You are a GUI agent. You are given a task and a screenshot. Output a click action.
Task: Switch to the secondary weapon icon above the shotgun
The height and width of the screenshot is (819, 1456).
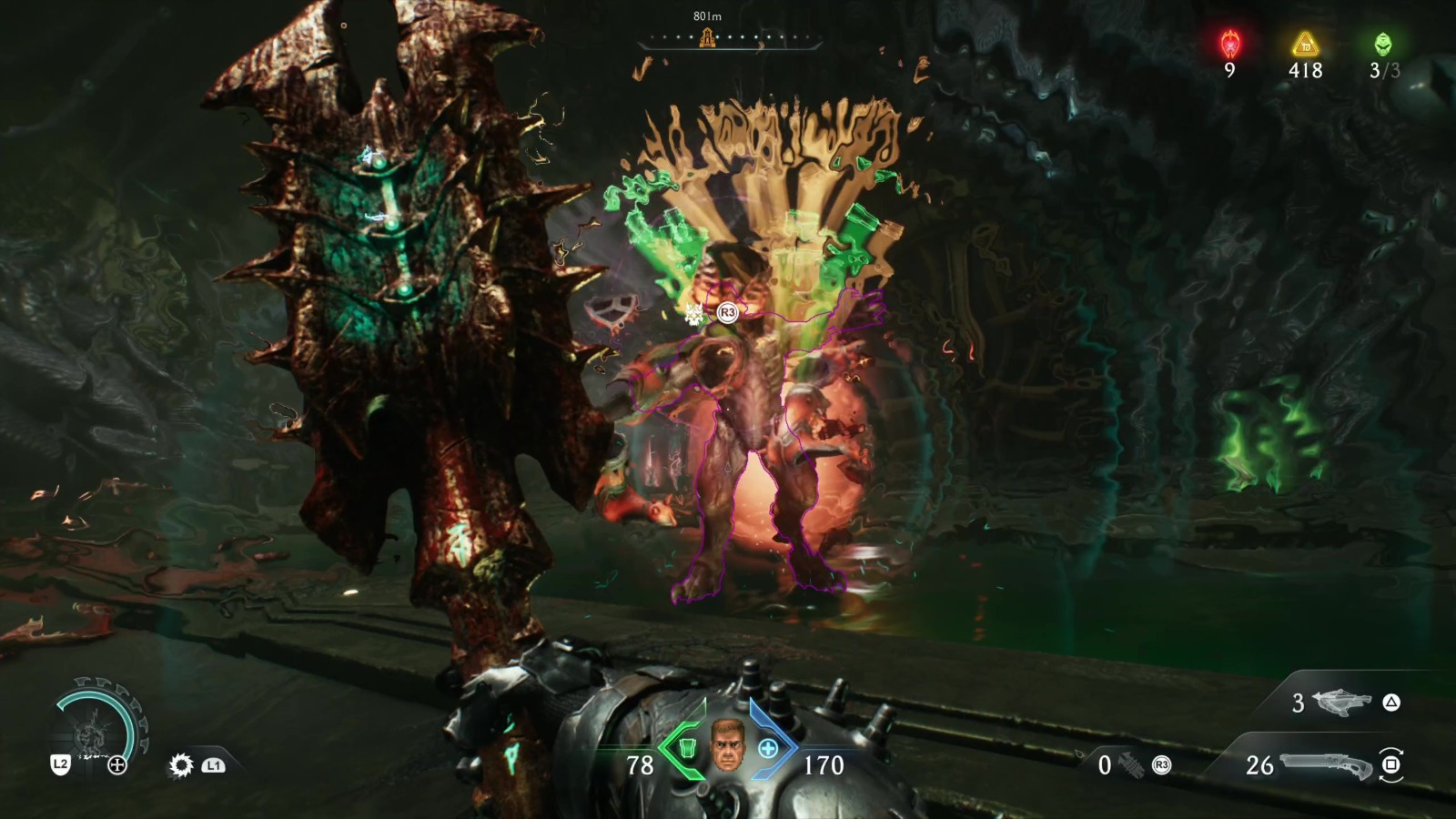coord(1342,703)
